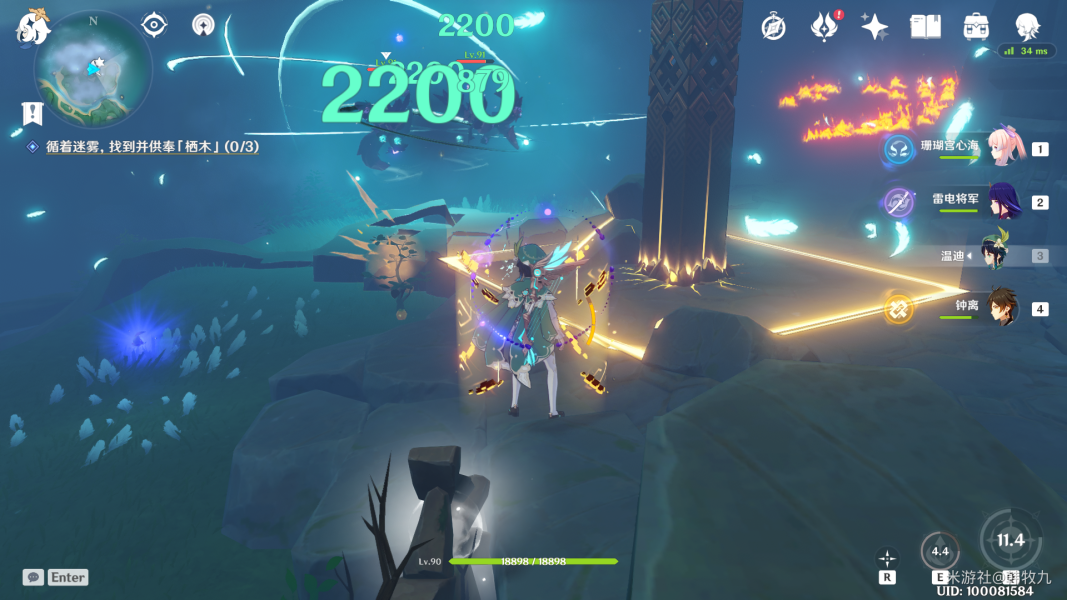Open the backpack inventory
Screen dimensions: 1067x600
(x=976, y=27)
